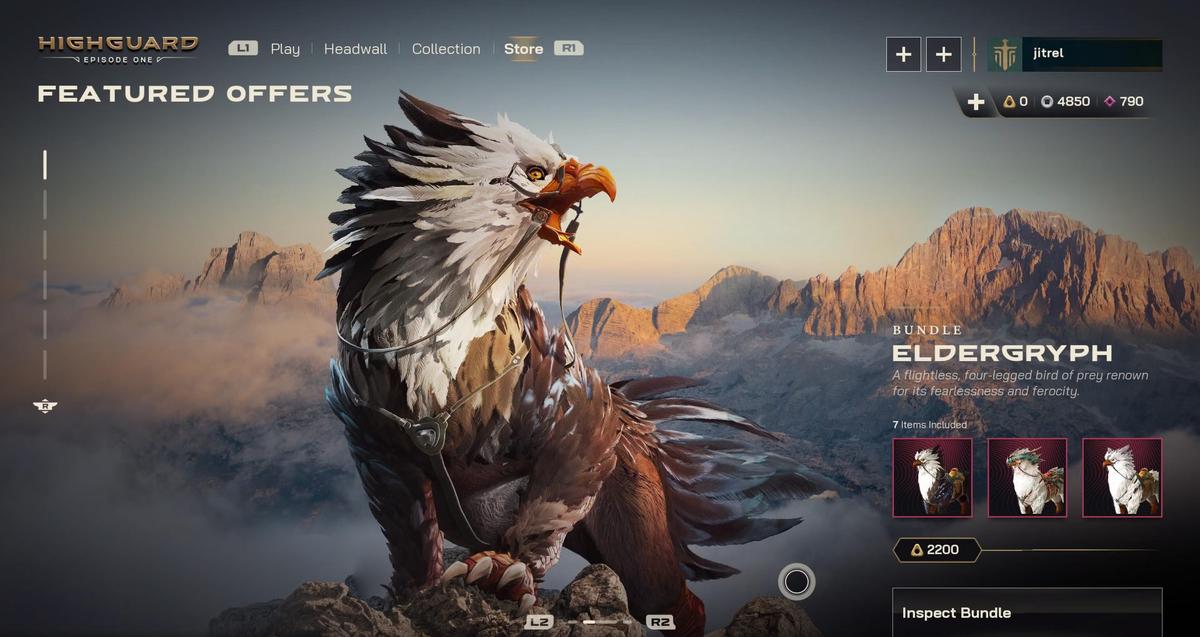Buy the bundle for 2200

pyautogui.click(x=936, y=550)
